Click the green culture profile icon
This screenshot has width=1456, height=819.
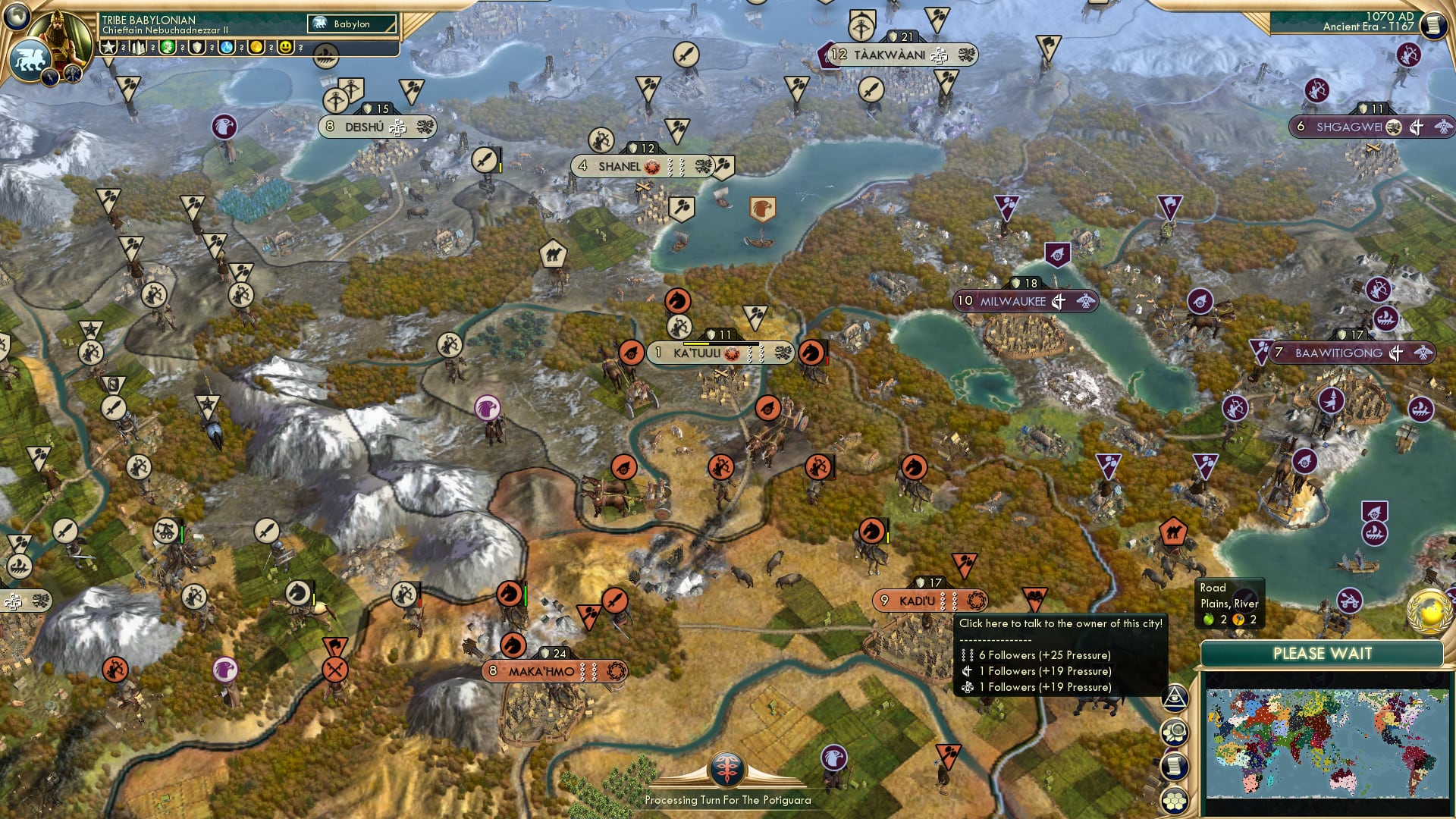pyautogui.click(x=167, y=47)
